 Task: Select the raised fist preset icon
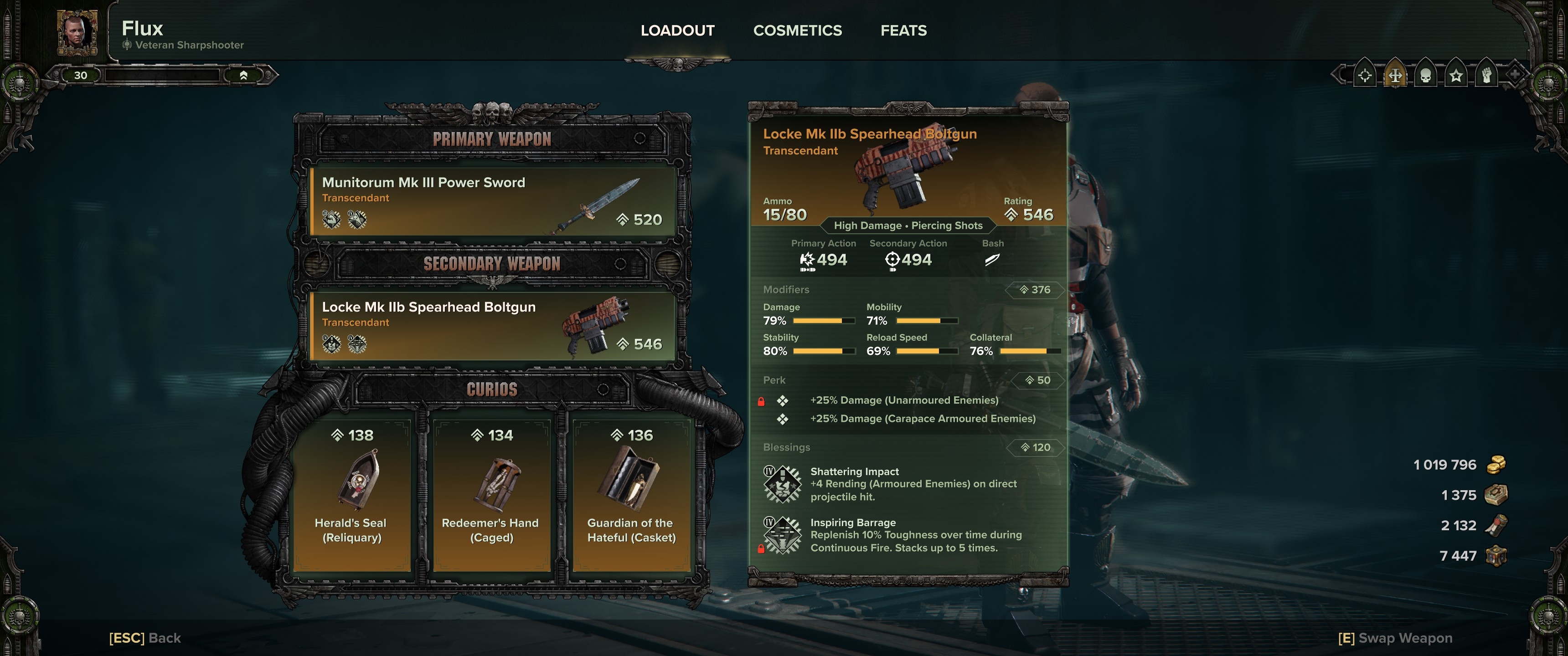click(1486, 76)
